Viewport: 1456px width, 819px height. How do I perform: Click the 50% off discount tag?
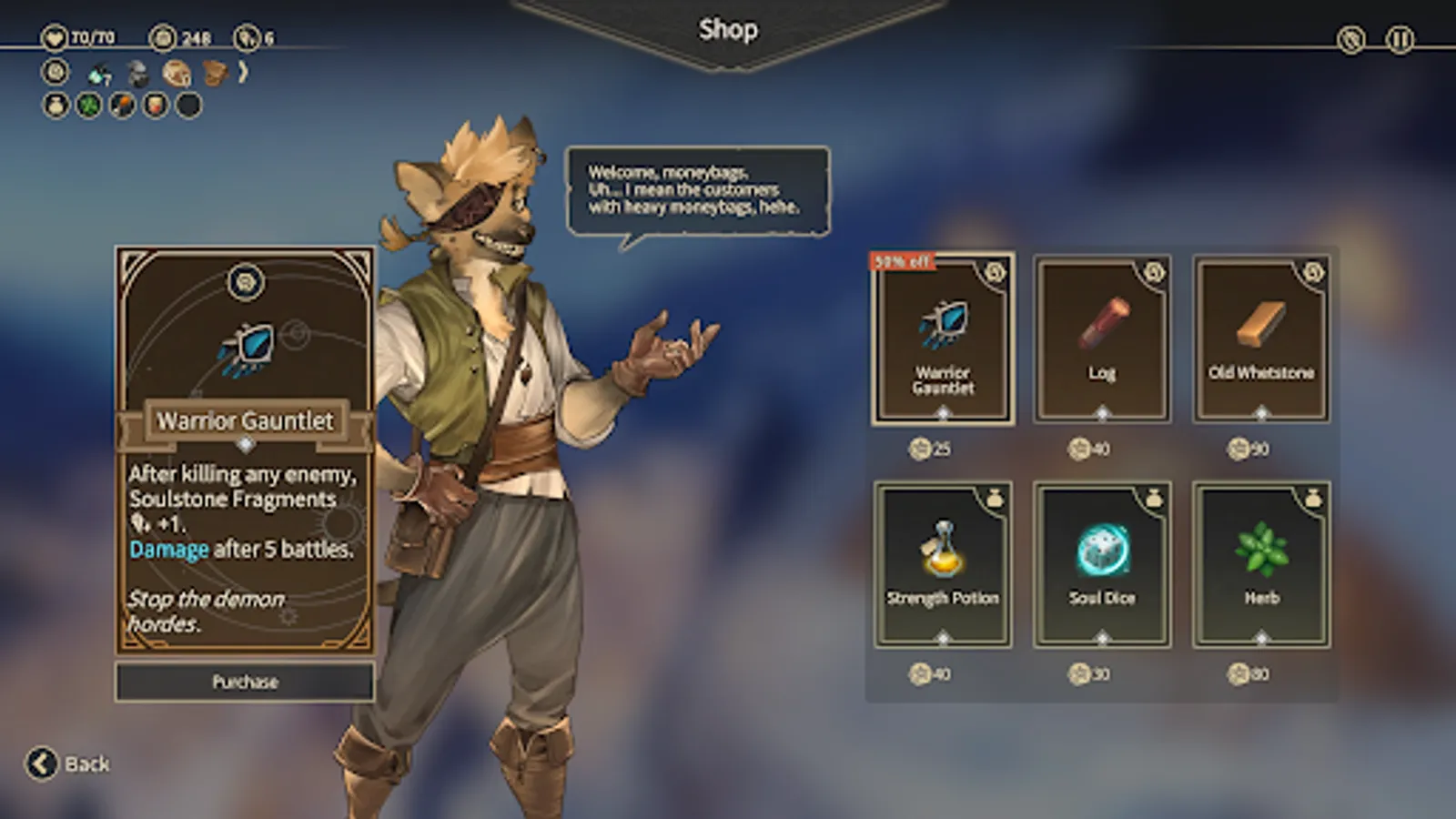click(x=902, y=259)
